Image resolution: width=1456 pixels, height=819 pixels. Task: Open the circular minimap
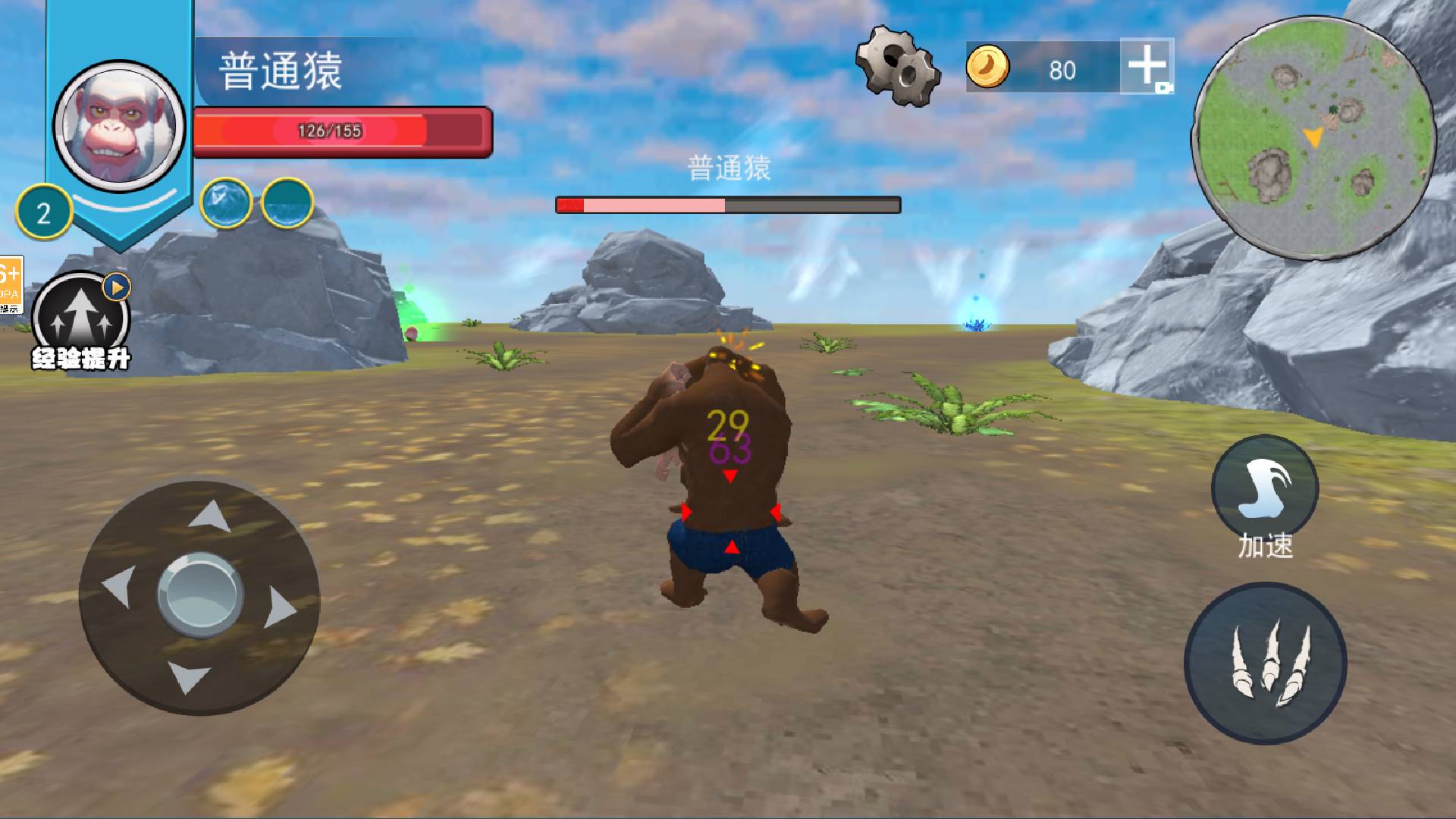[x=1313, y=138]
